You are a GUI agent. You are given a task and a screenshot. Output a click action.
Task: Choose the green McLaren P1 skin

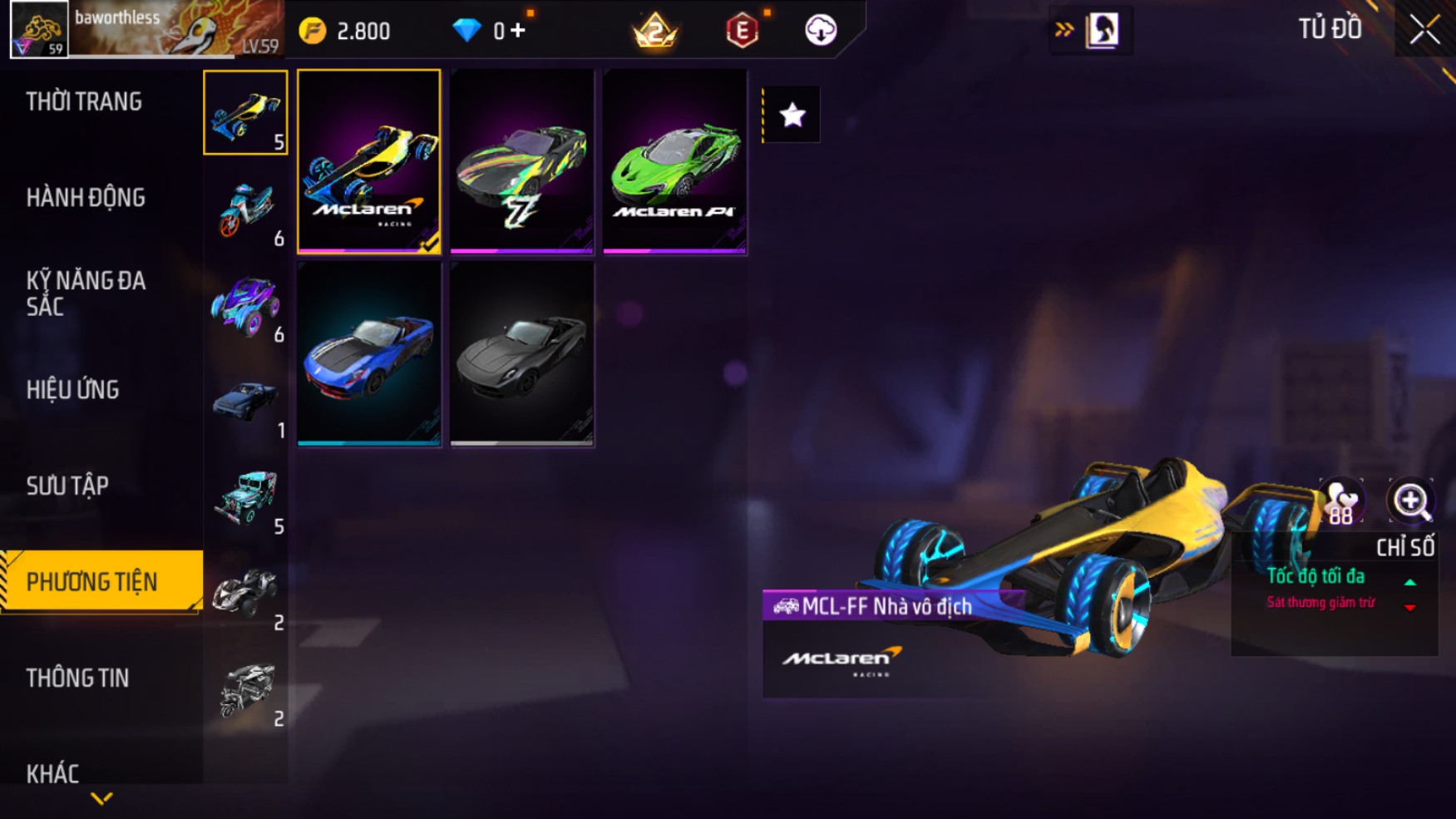click(674, 161)
